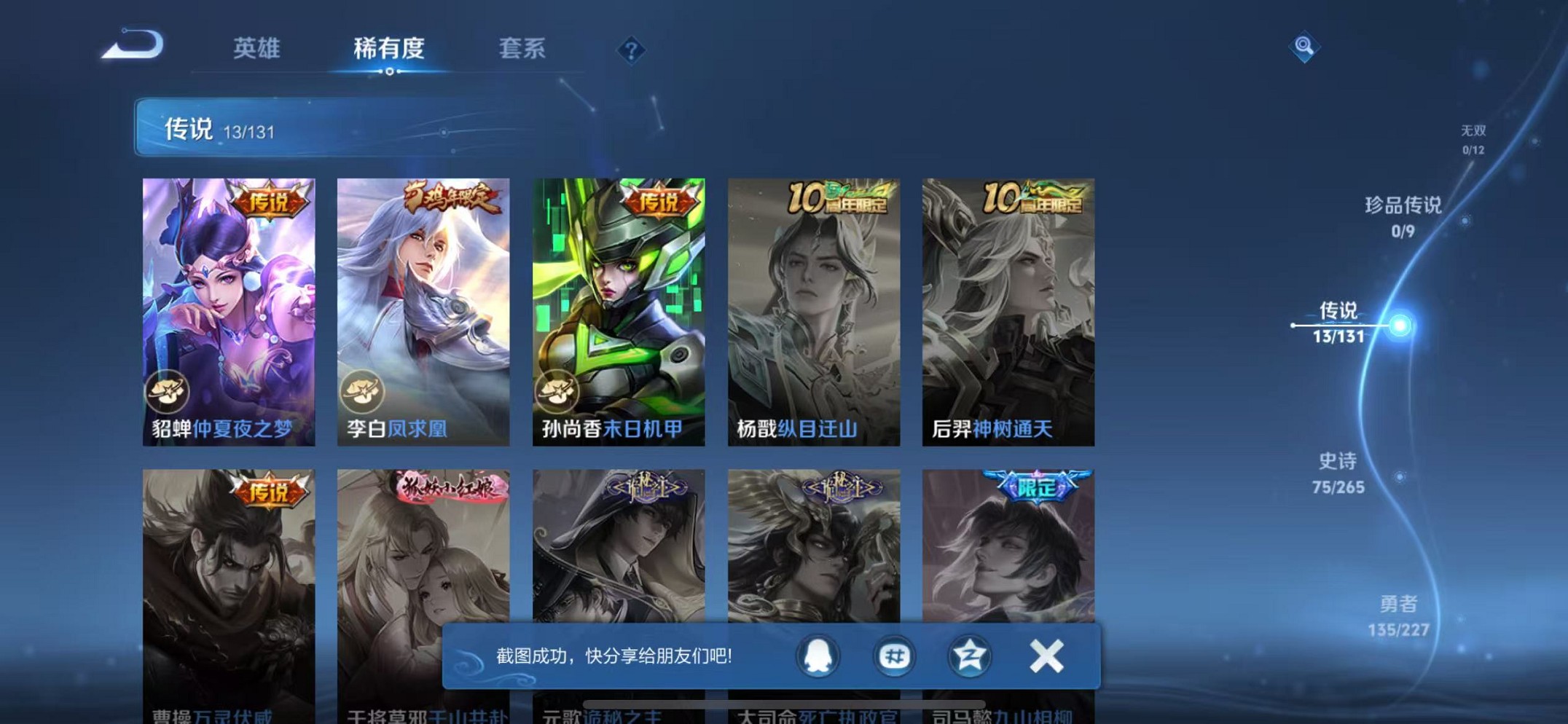Share to Qzone using the star Z icon
Image resolution: width=1568 pixels, height=724 pixels.
click(969, 655)
